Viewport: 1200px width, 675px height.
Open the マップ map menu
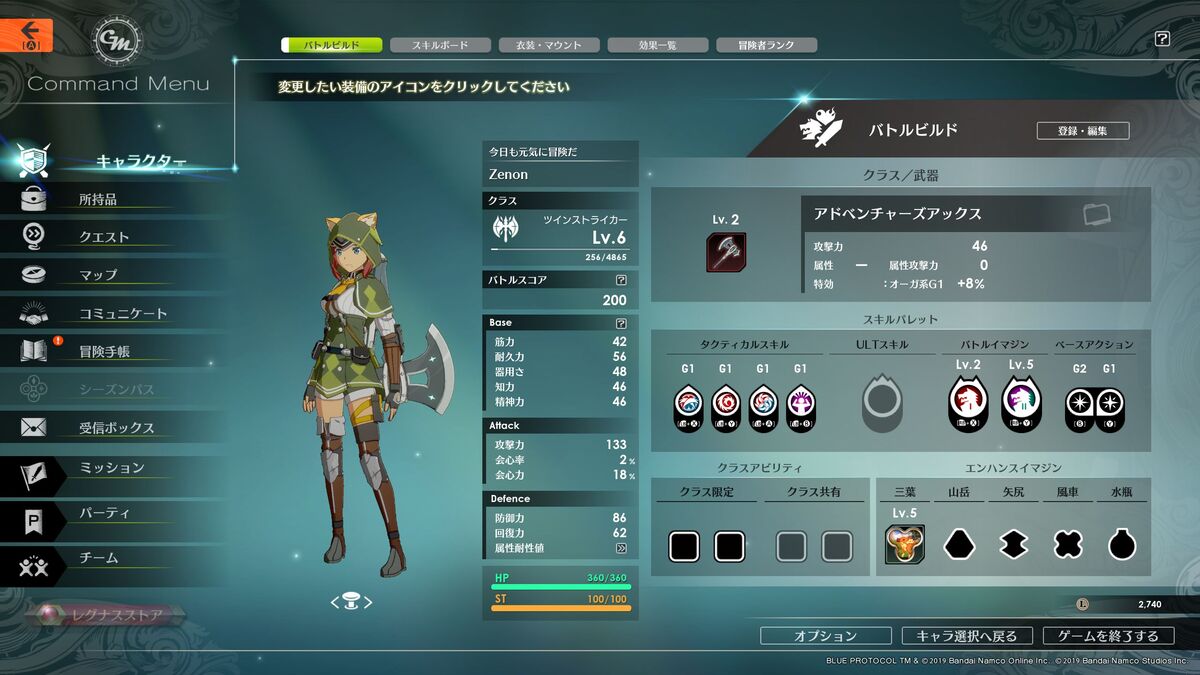click(x=98, y=275)
